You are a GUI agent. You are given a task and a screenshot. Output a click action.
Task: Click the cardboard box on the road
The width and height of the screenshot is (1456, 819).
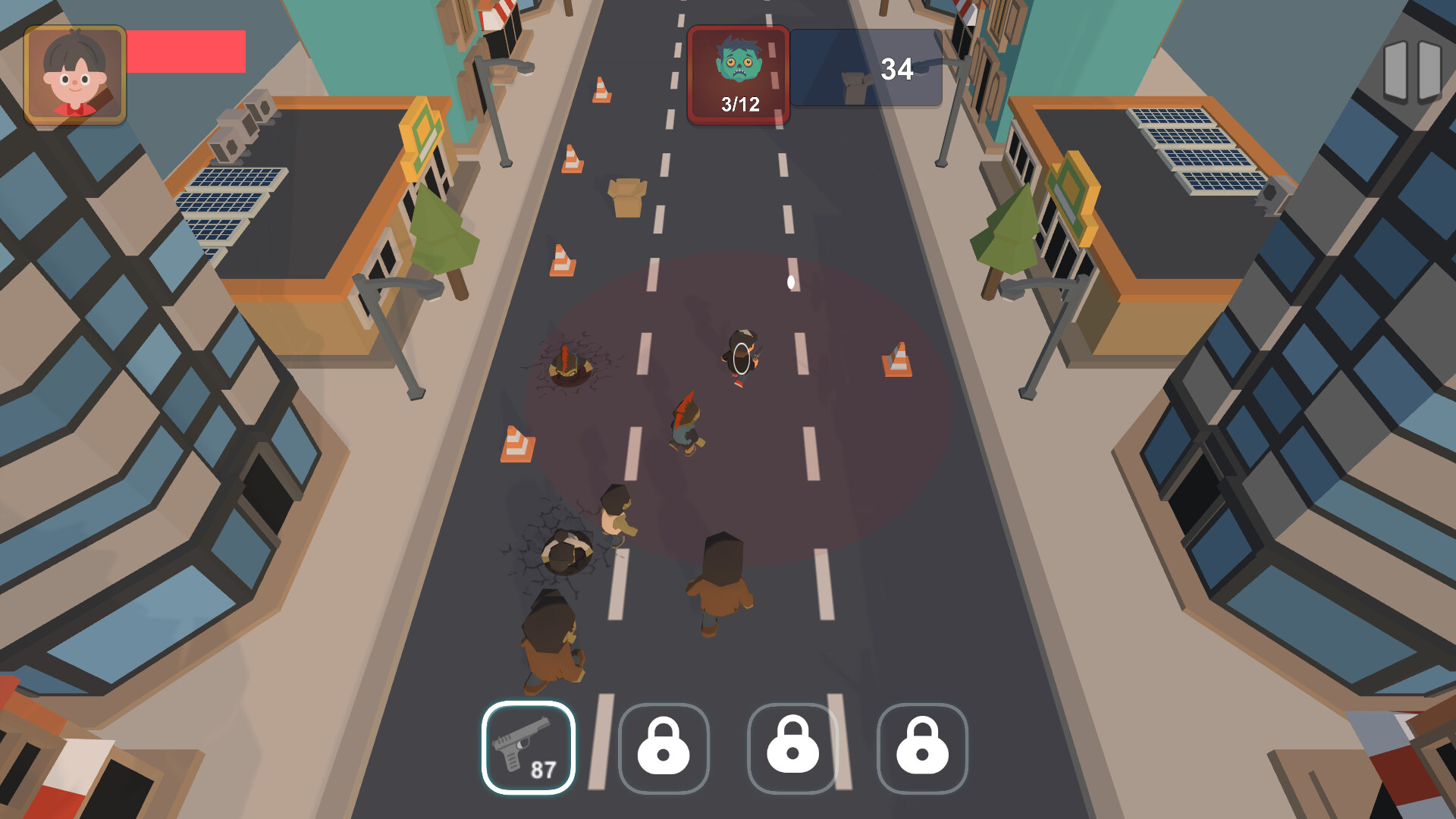point(626,199)
